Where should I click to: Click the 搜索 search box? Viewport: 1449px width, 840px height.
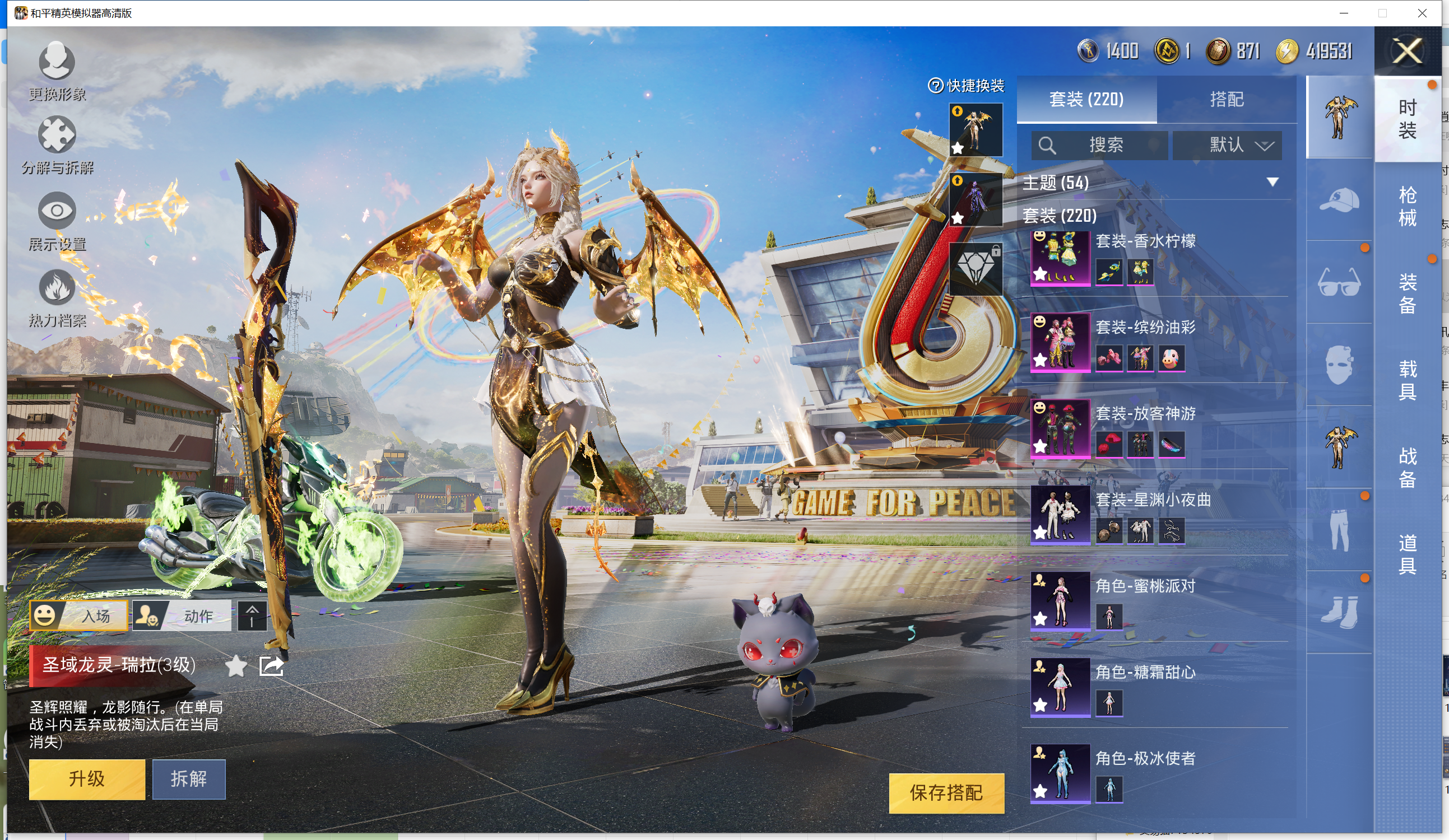(1099, 145)
